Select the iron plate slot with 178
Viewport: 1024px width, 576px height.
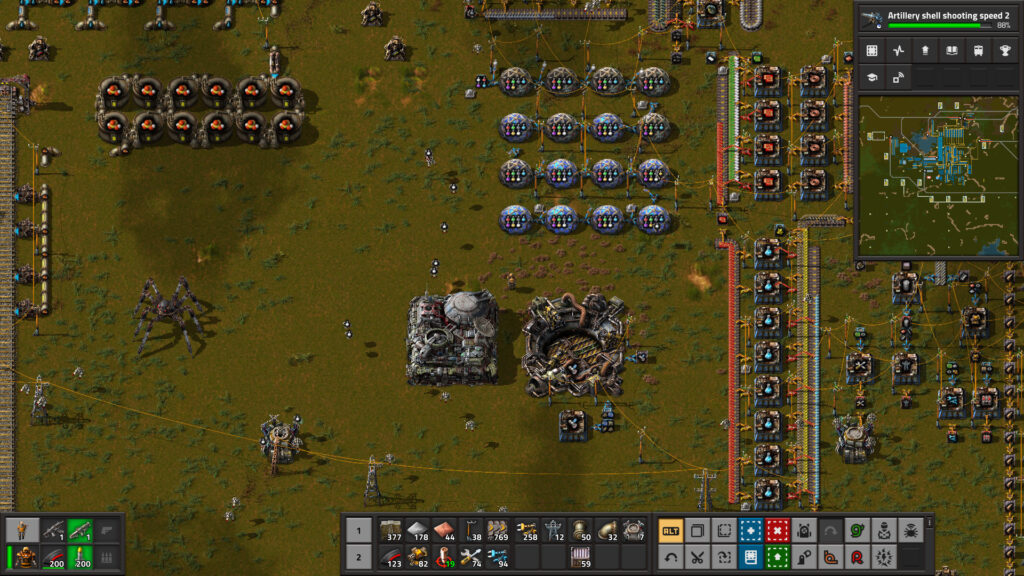(417, 531)
